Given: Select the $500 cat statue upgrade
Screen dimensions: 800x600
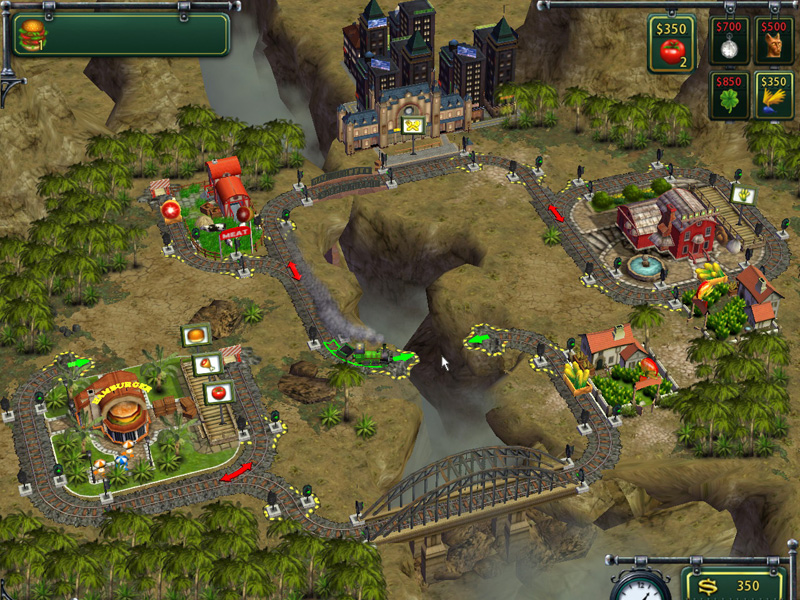Looking at the screenshot, I should pos(773,40).
